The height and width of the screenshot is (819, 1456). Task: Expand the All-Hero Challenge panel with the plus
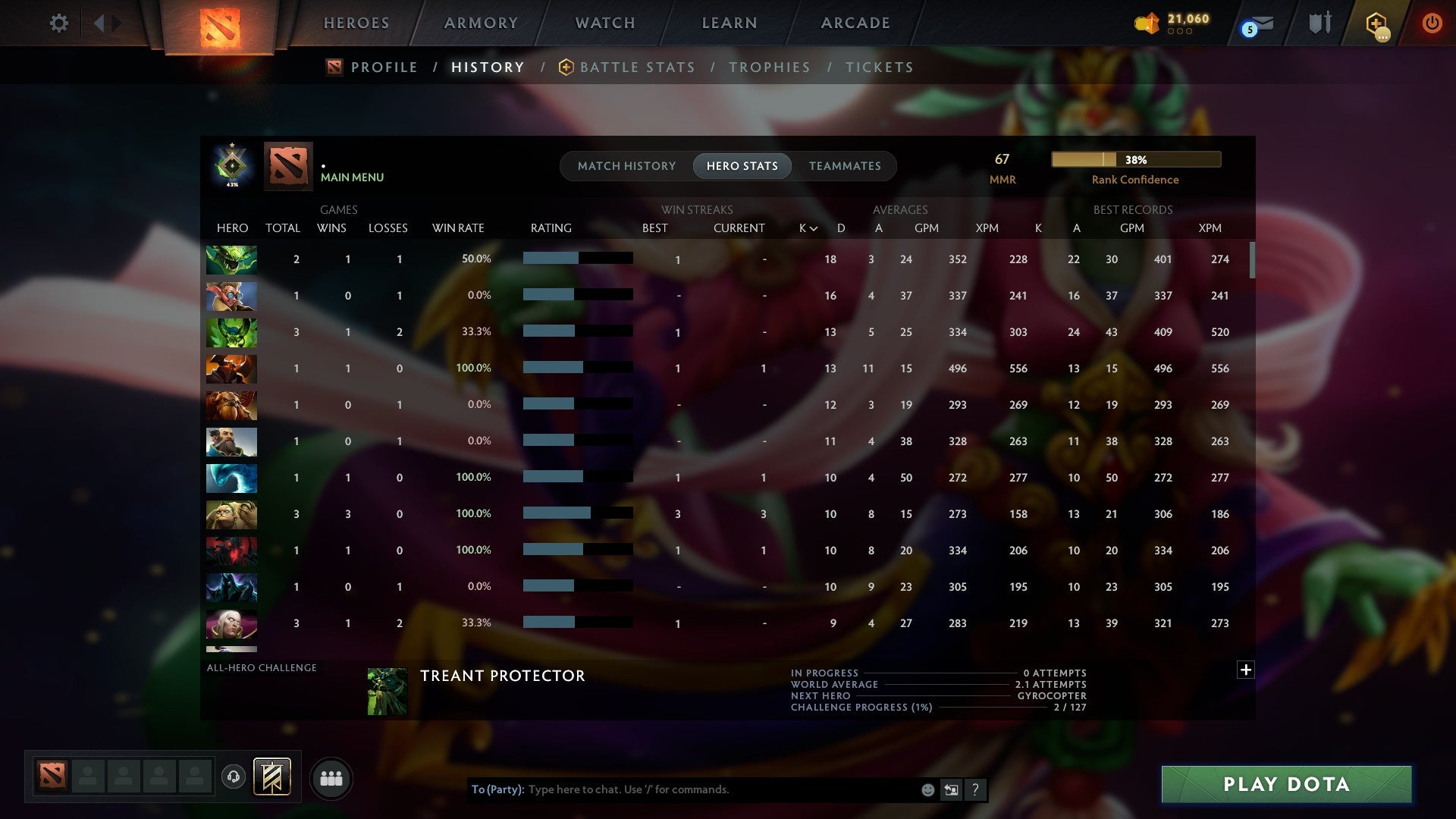point(1244,670)
